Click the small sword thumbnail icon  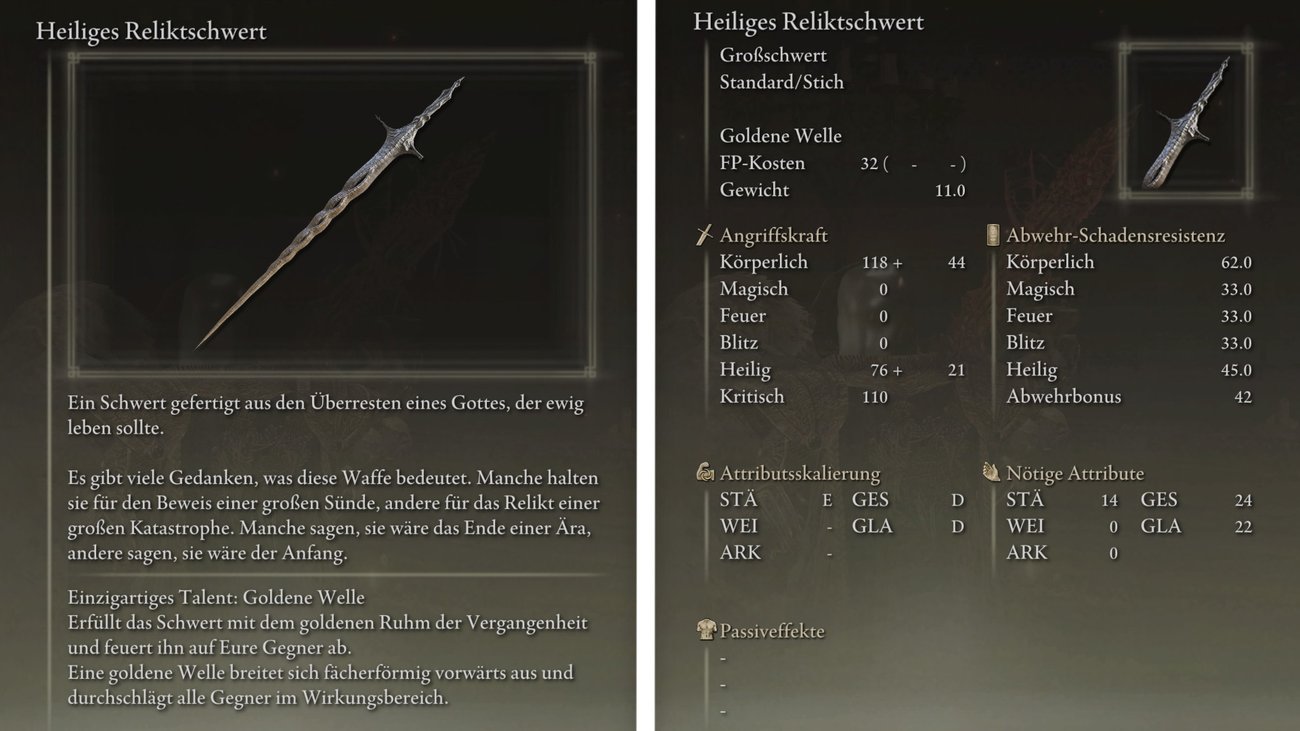coord(1186,122)
